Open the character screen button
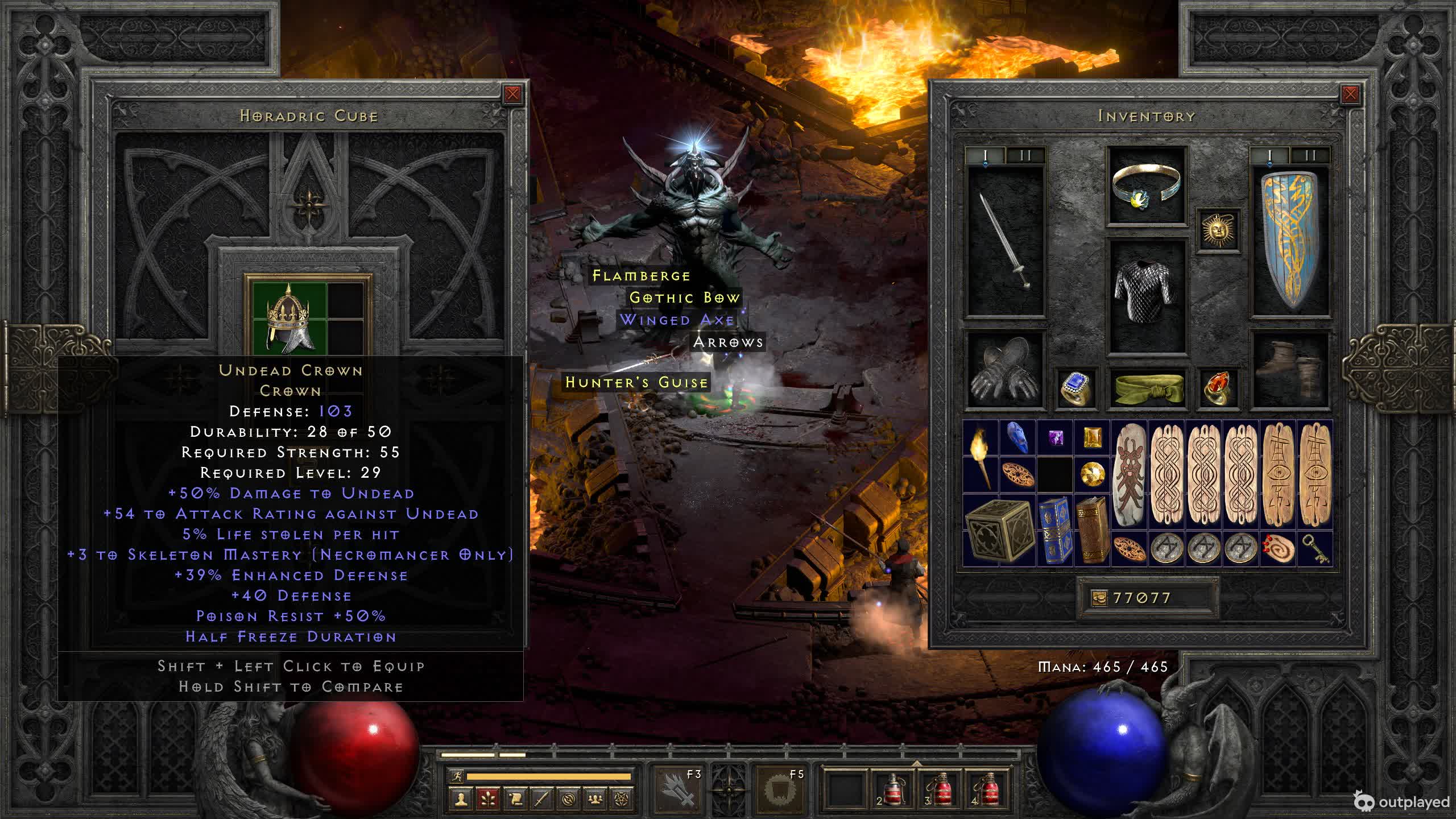The image size is (1456, 819). tap(461, 799)
